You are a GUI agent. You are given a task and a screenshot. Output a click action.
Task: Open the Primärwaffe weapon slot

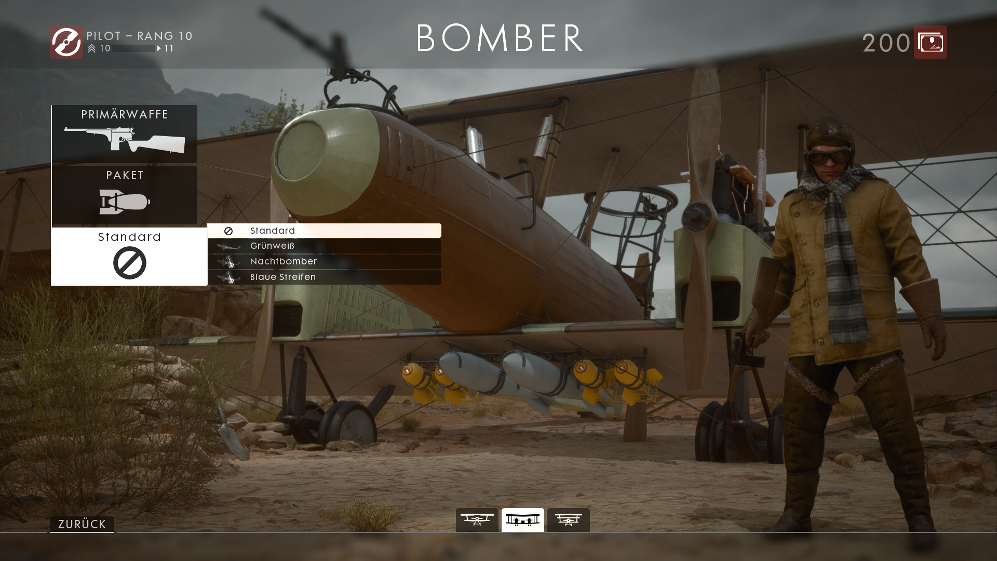[124, 134]
